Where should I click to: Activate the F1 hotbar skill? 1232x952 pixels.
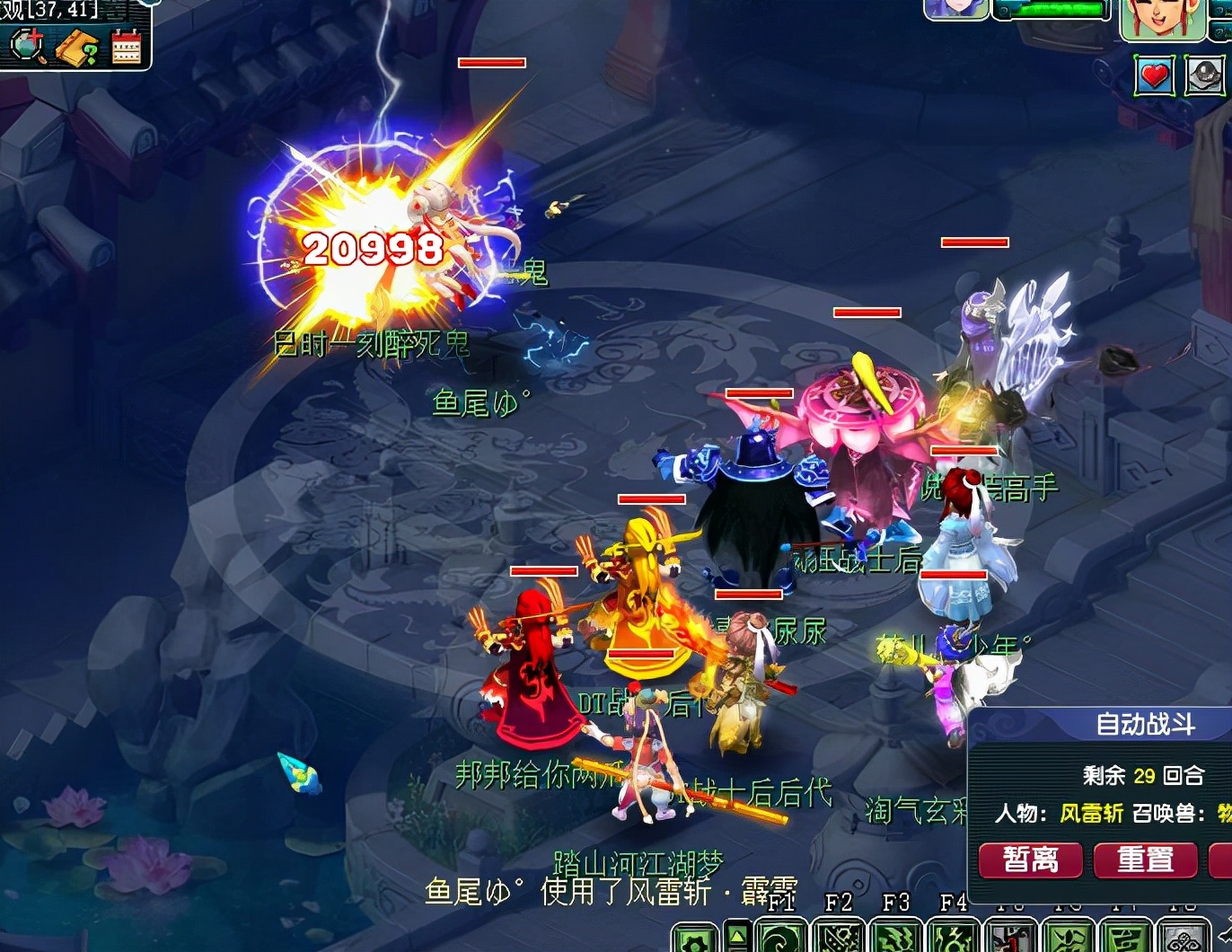781,937
